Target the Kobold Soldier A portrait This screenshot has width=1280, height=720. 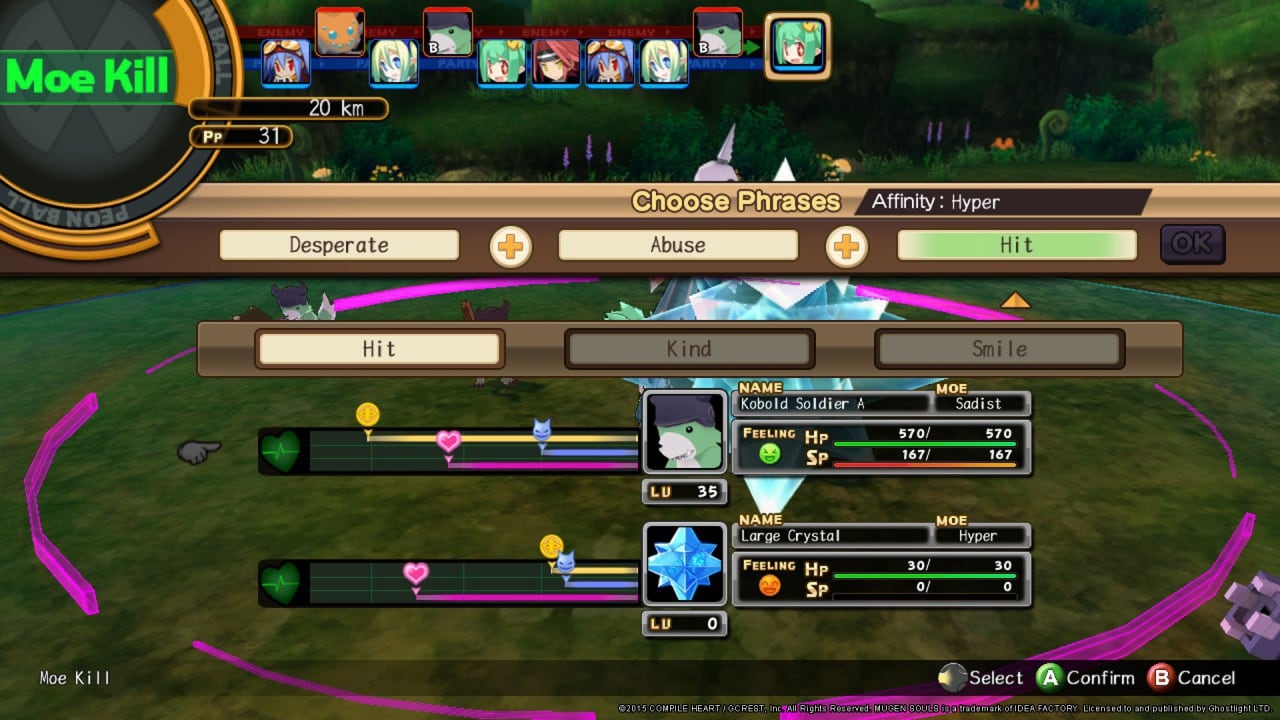pos(685,432)
